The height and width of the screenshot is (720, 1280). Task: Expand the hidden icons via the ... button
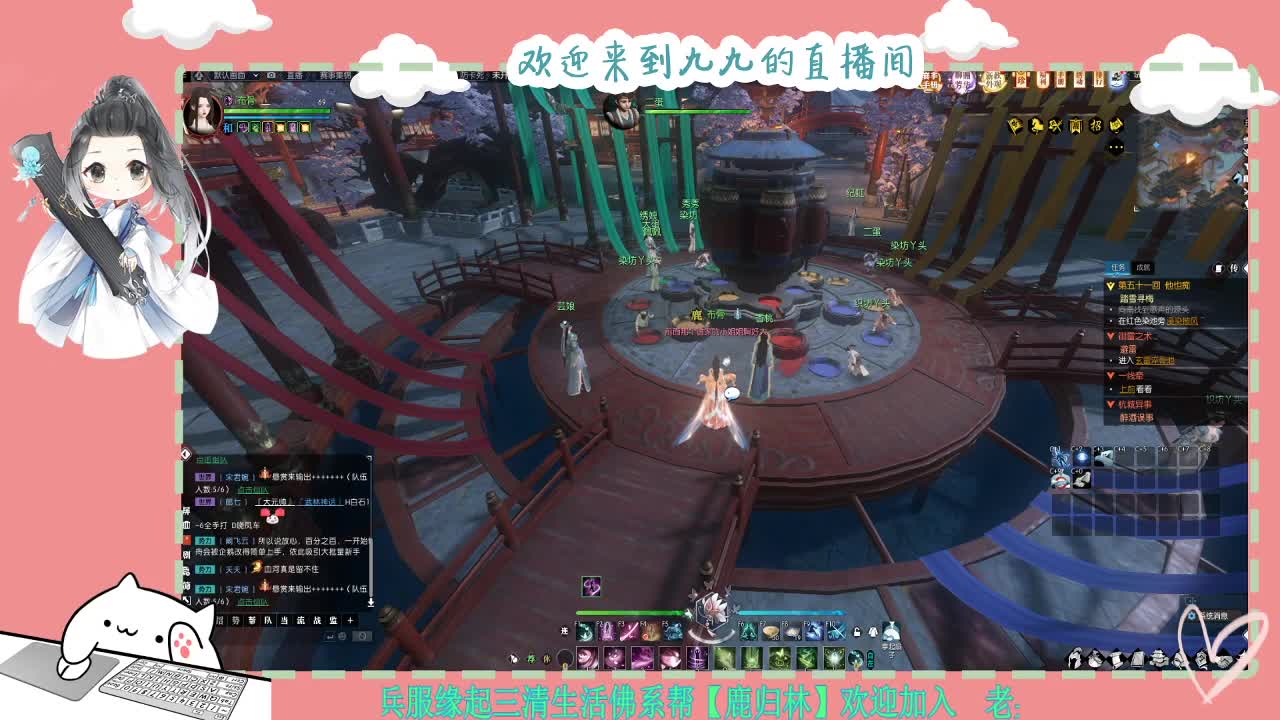[1115, 146]
